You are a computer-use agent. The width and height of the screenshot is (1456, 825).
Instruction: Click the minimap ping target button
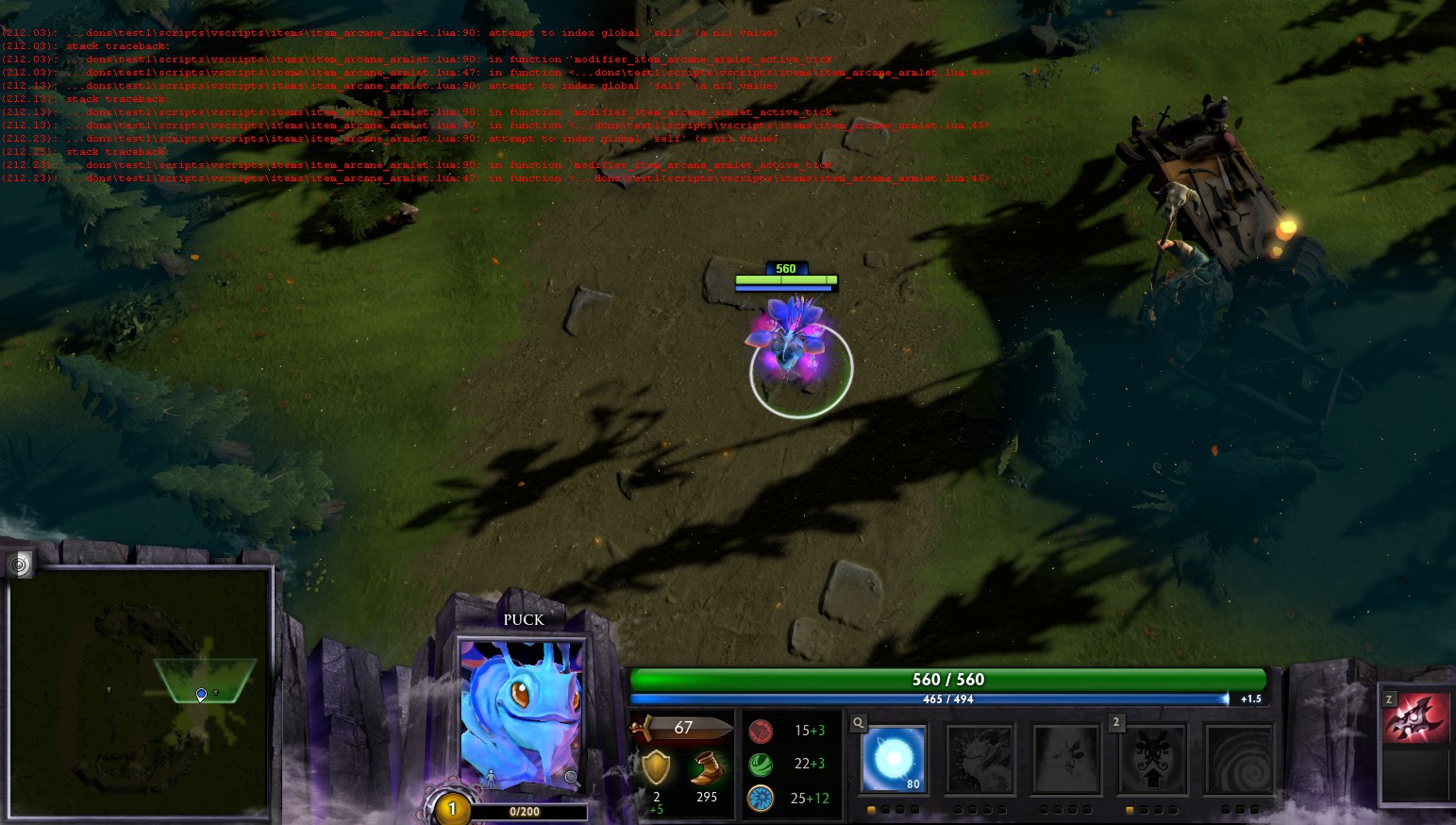[x=19, y=564]
